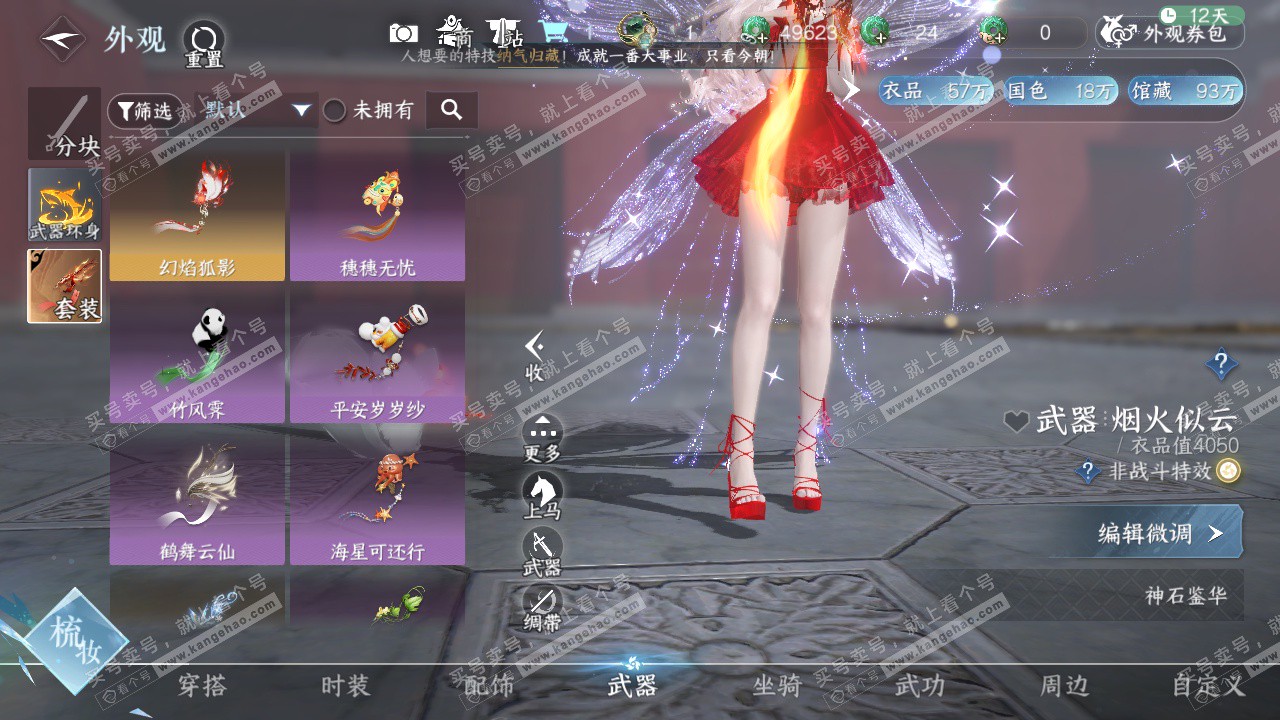Switch to the 坐骑 tab
1280x720 pixels.
click(777, 686)
